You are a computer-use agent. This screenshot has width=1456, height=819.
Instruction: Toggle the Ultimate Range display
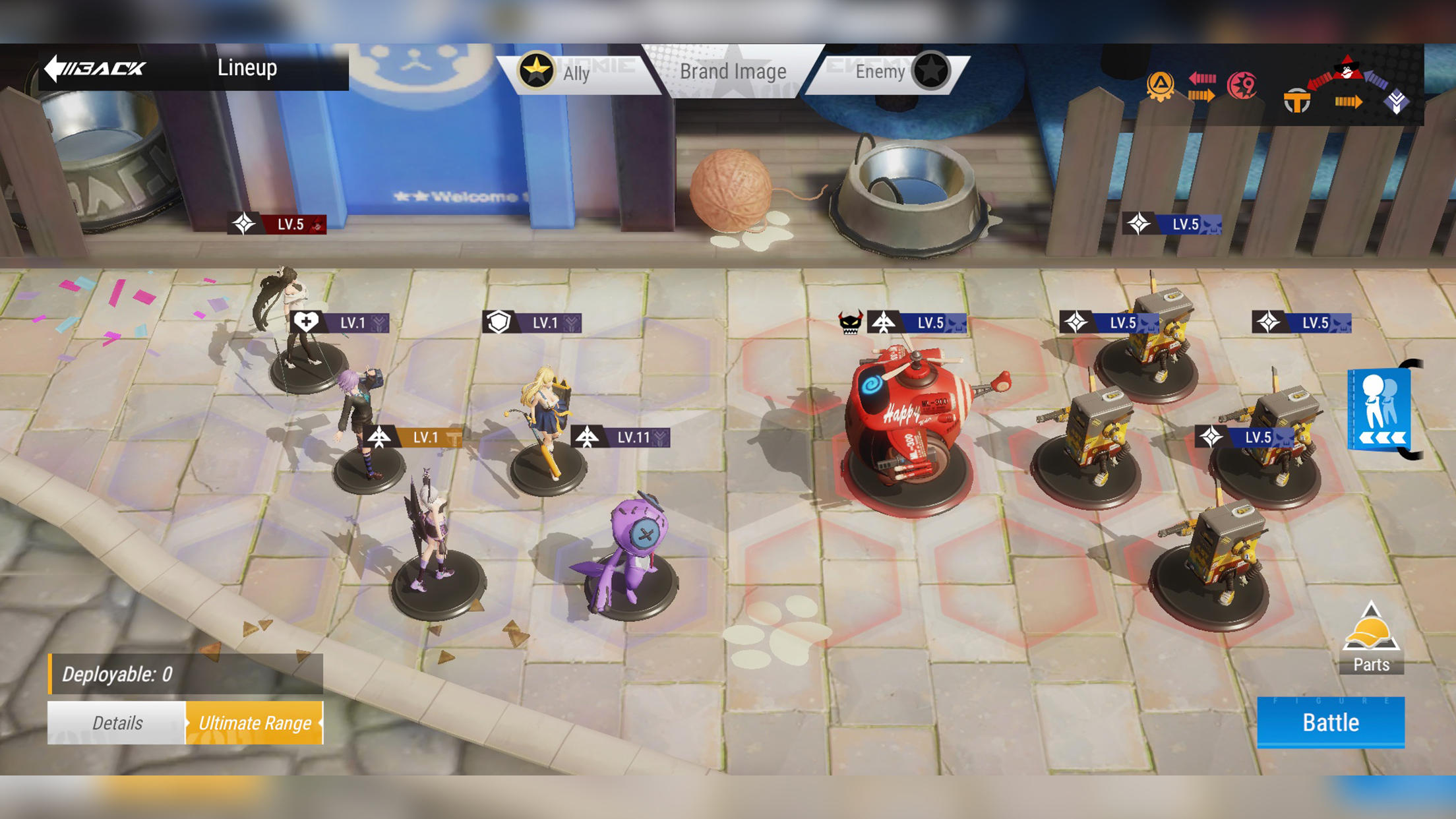coord(256,723)
